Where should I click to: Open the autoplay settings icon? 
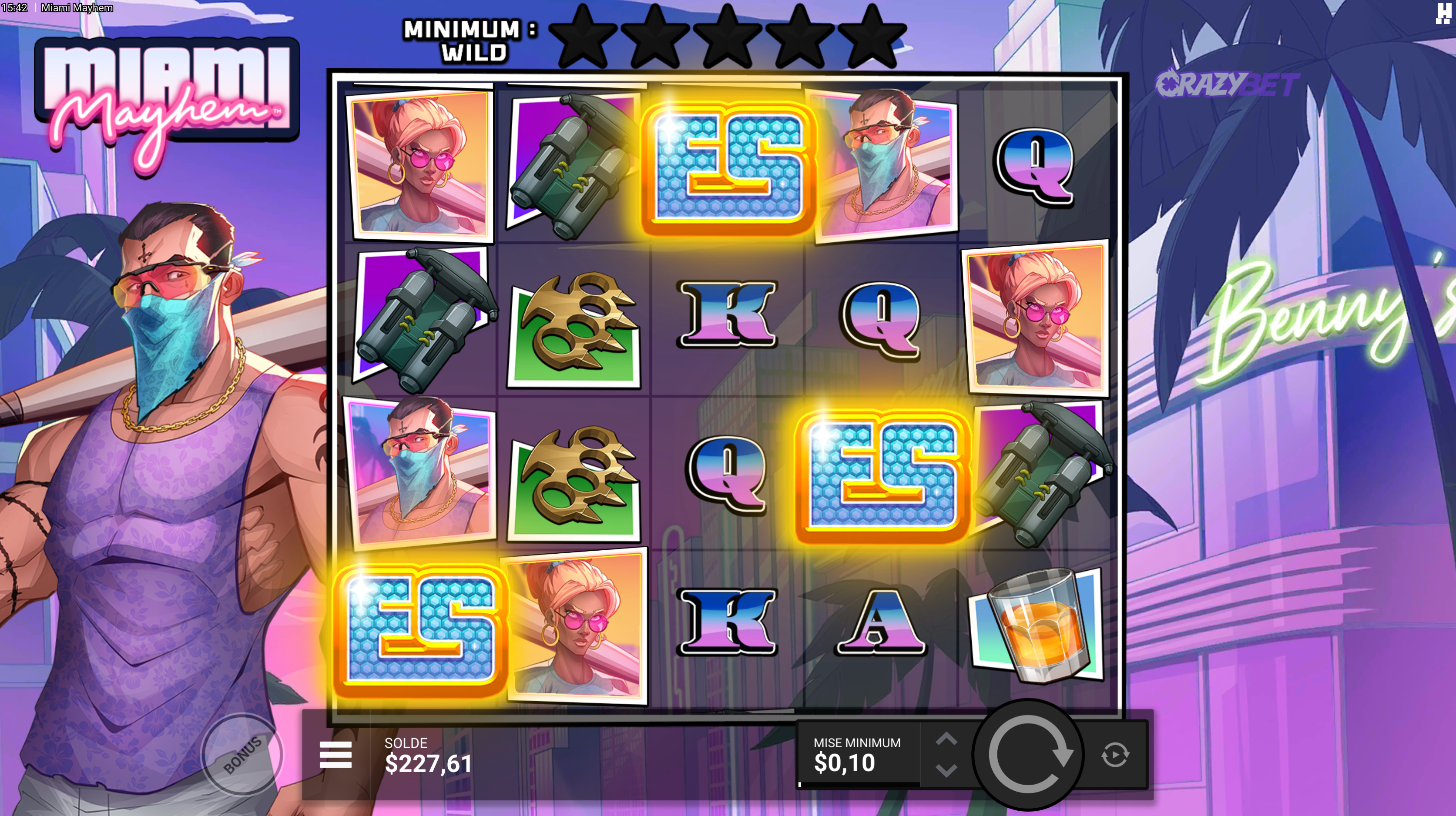pyautogui.click(x=1115, y=755)
